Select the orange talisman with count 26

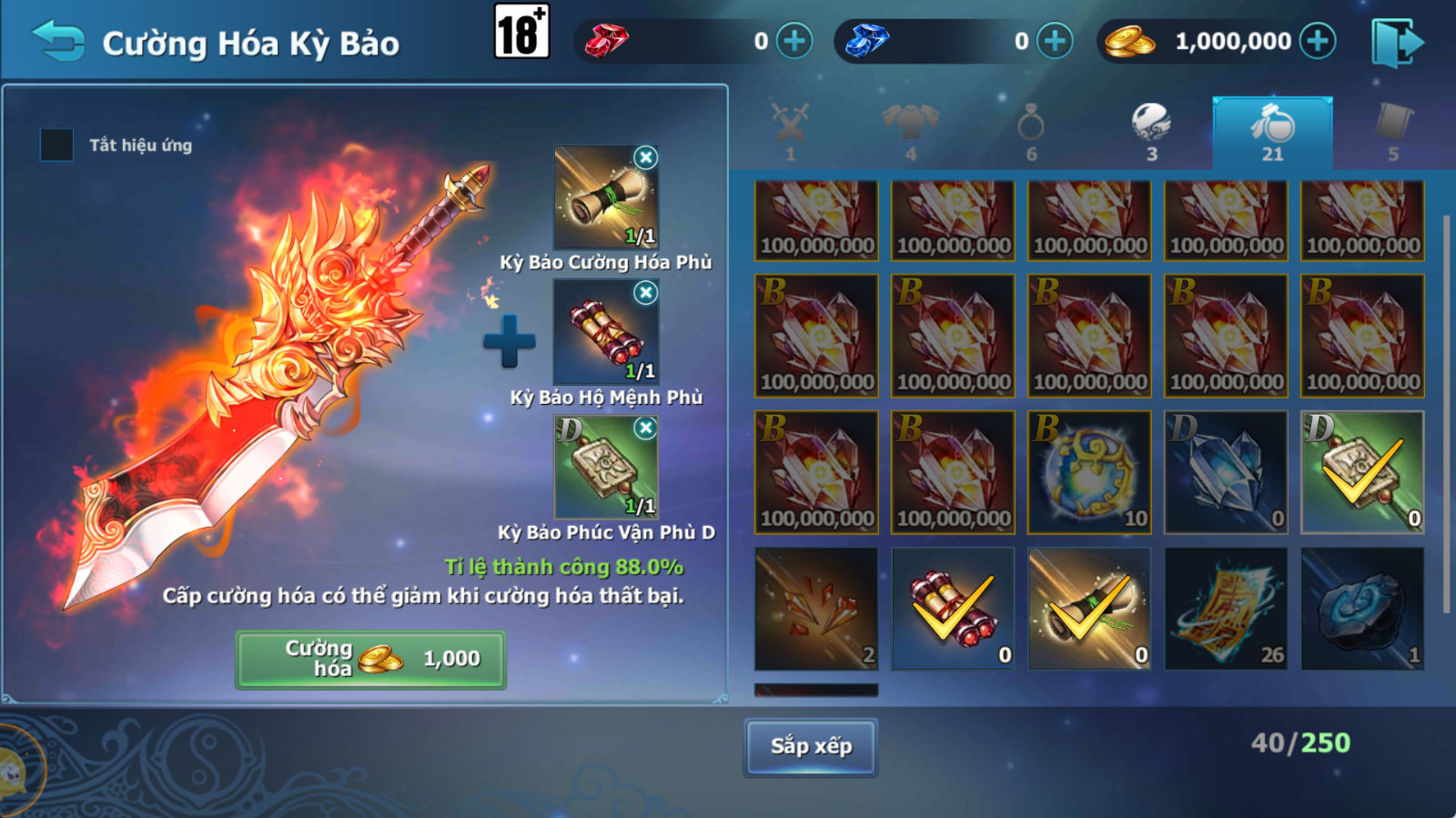click(x=1226, y=609)
